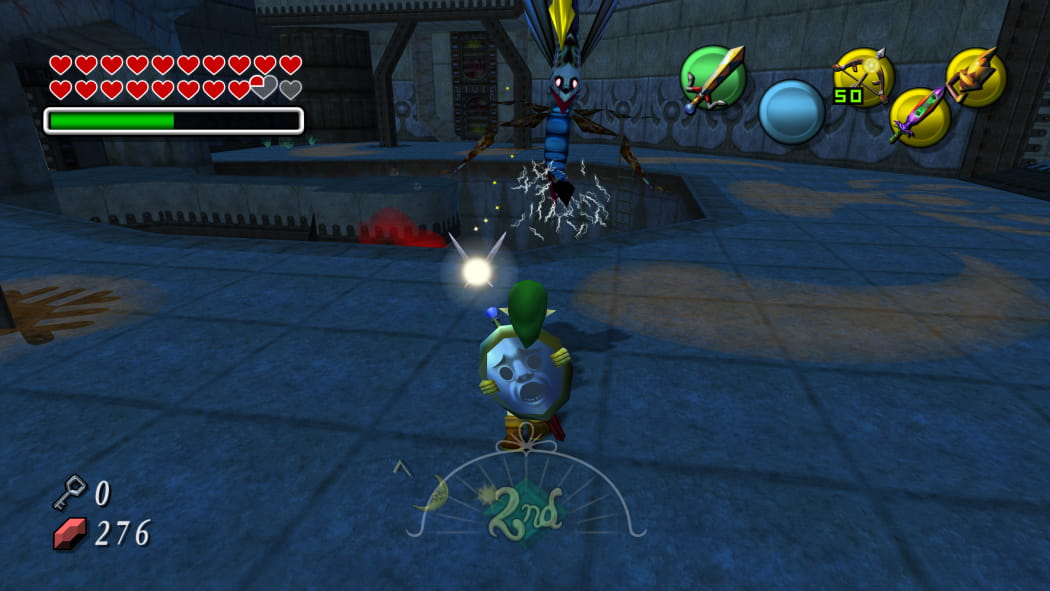The width and height of the screenshot is (1050, 591).
Task: Choose the purple Great Fairy's Sword icon
Action: 920,116
